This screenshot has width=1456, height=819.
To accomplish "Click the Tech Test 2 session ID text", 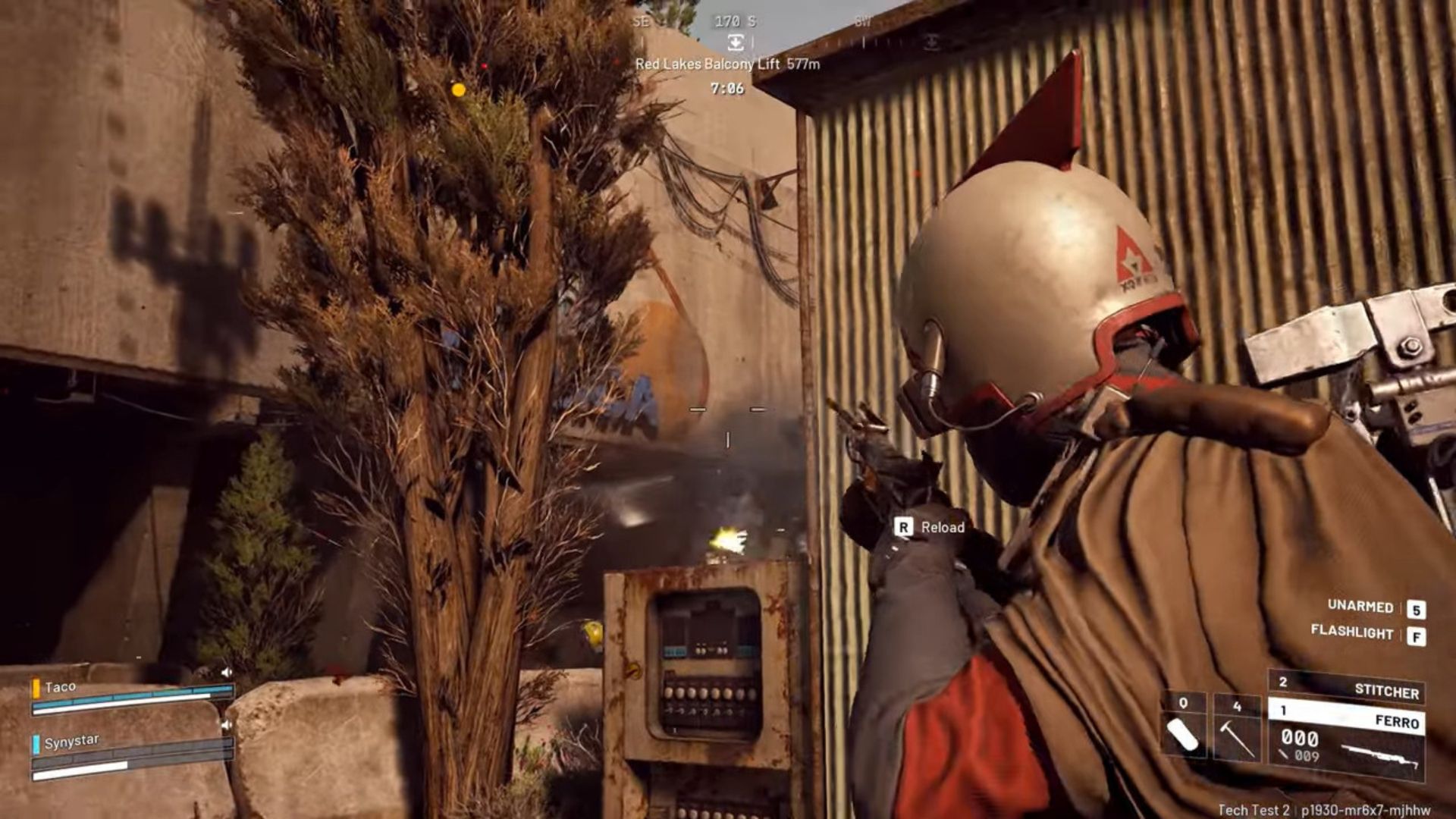I will pos(1255,810).
